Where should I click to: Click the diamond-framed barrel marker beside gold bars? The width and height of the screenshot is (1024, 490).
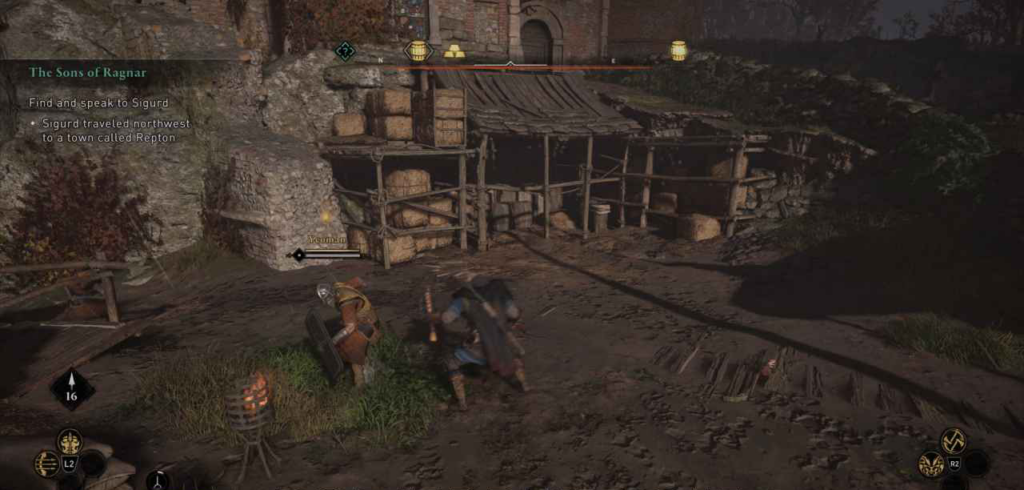[418, 50]
